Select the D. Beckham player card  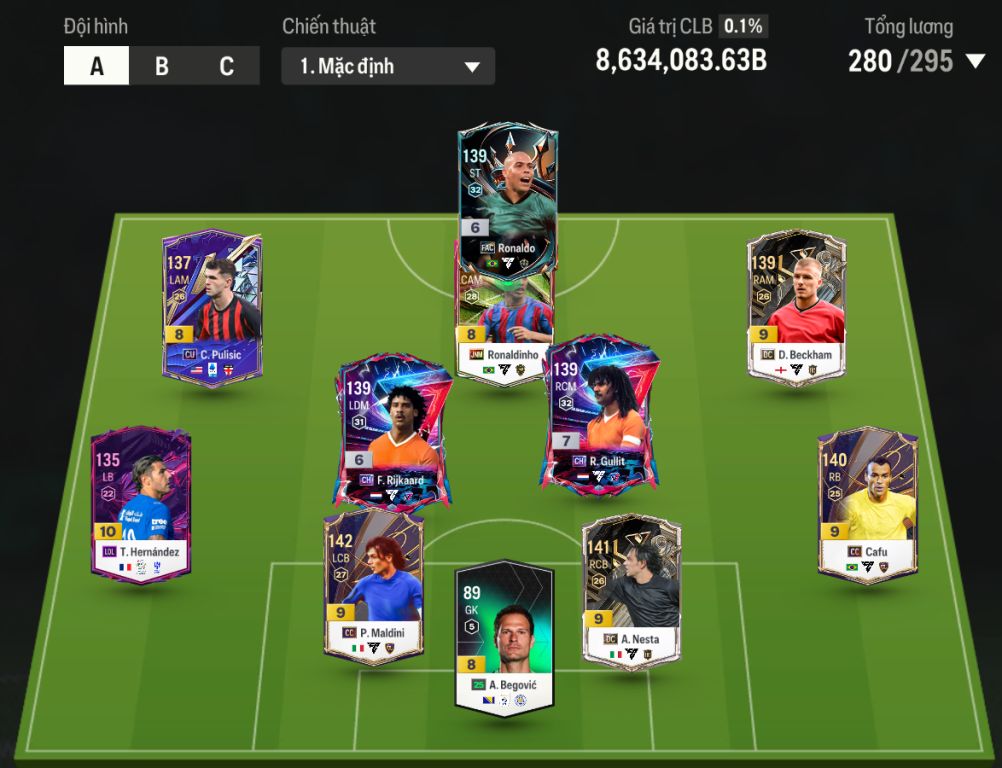797,305
